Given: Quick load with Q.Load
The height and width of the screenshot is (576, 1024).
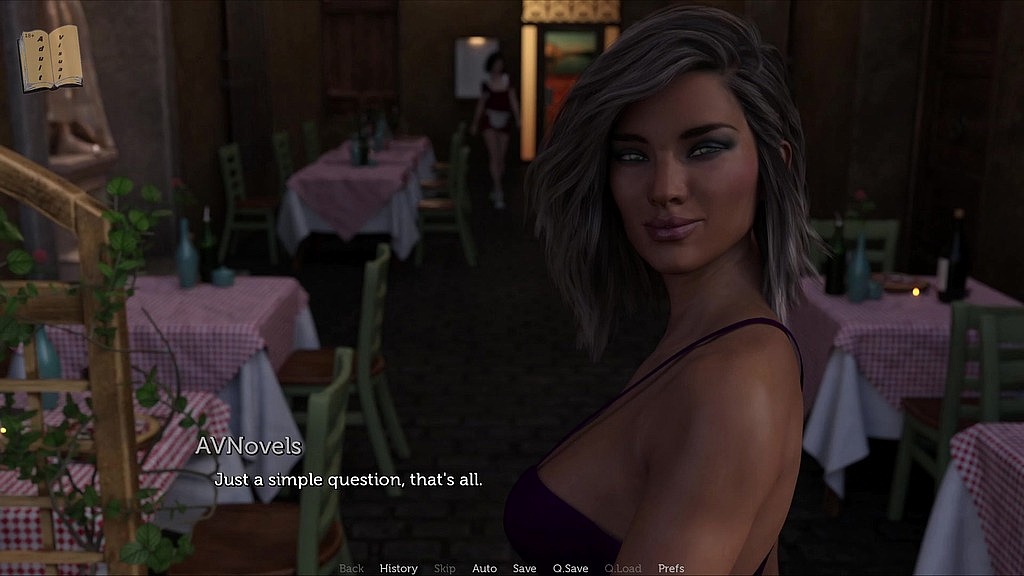Looking at the screenshot, I should coord(622,568).
